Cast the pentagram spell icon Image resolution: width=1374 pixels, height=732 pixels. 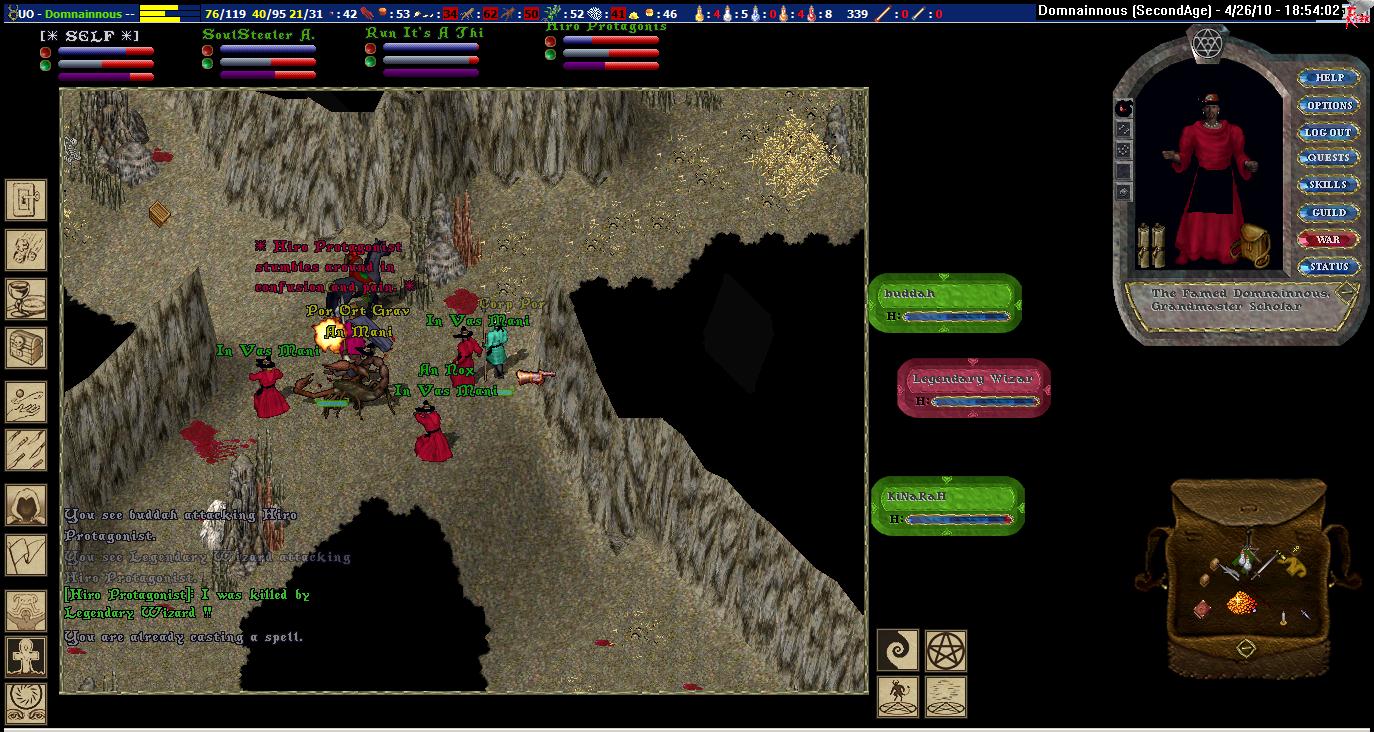pyautogui.click(x=945, y=650)
